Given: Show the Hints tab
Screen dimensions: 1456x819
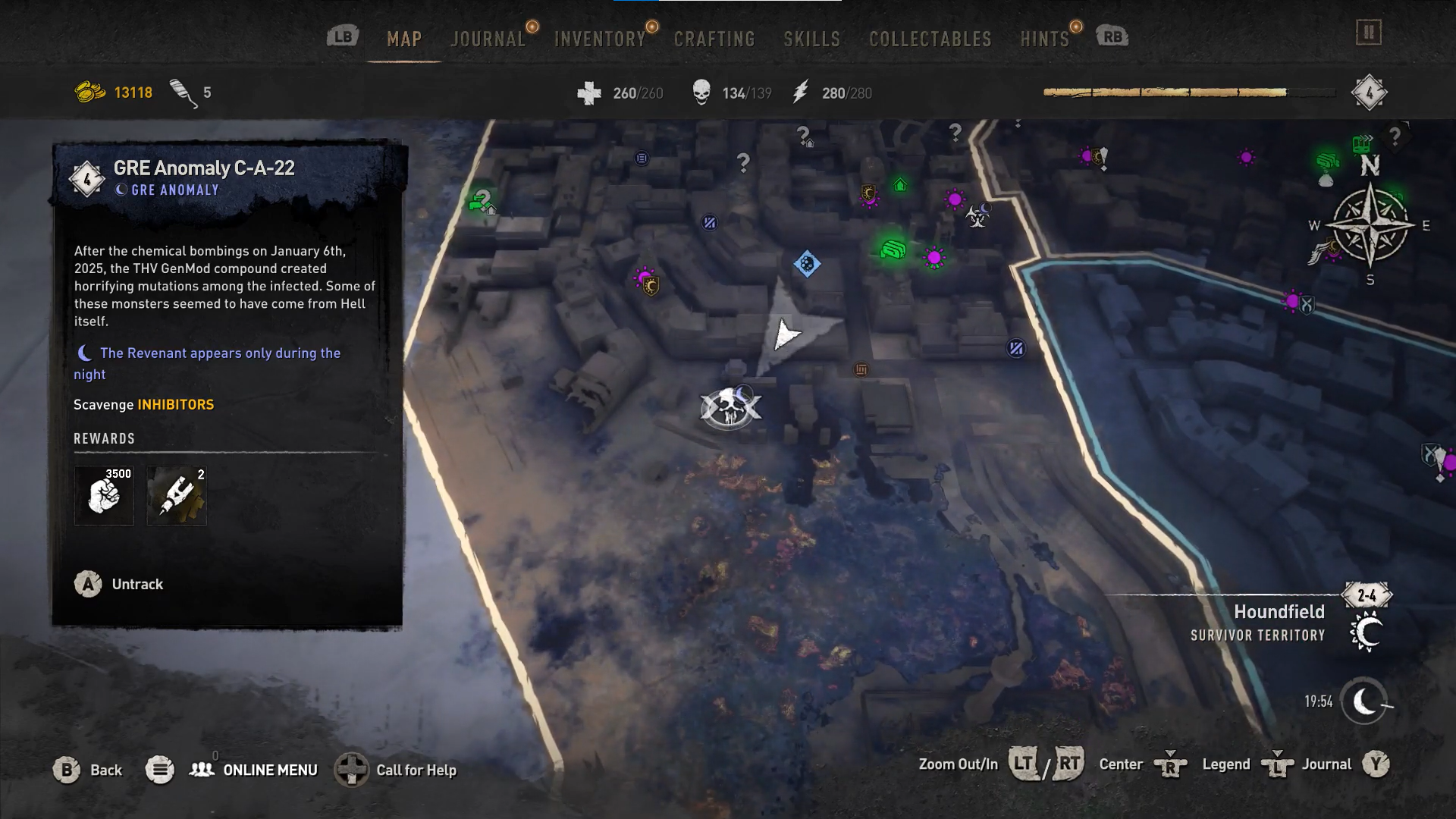Looking at the screenshot, I should click(1044, 39).
